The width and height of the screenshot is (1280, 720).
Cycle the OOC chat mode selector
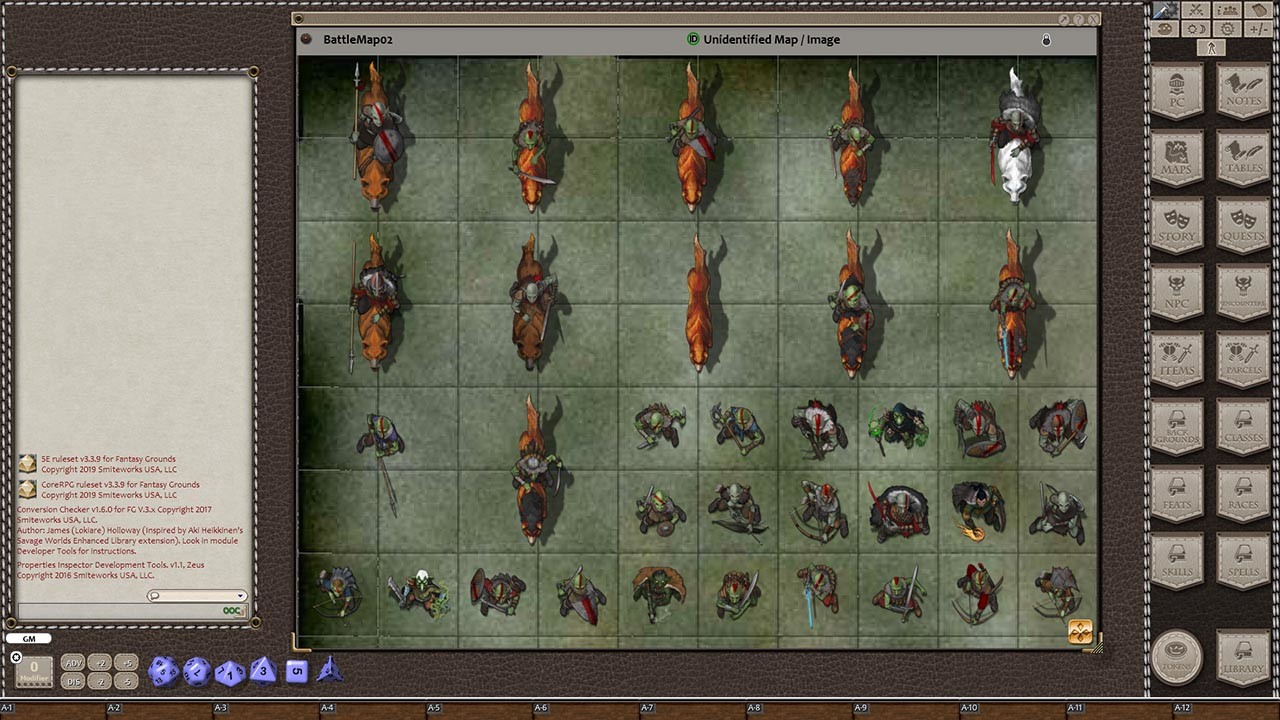[x=231, y=611]
